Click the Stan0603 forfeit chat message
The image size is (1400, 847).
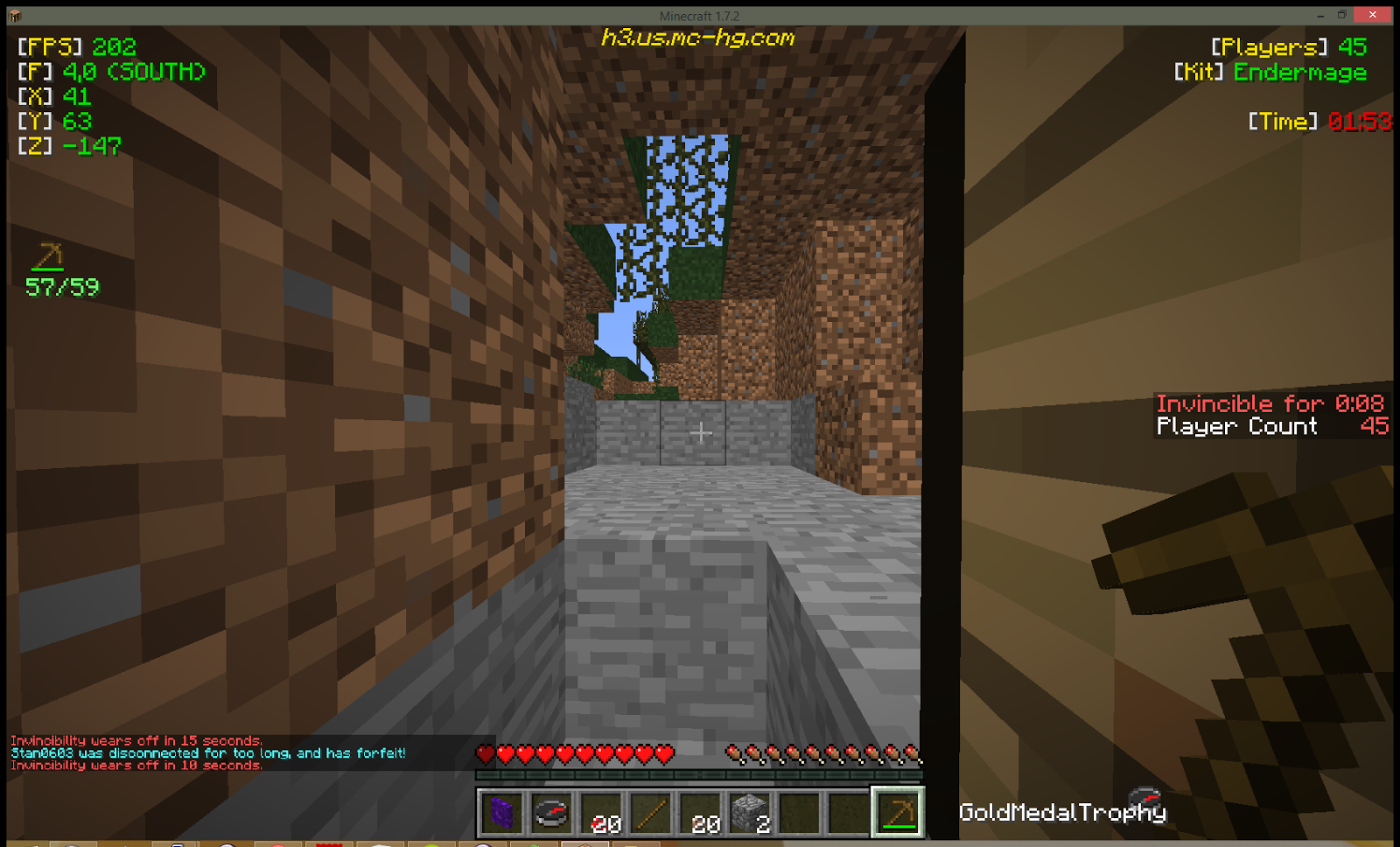tap(206, 752)
